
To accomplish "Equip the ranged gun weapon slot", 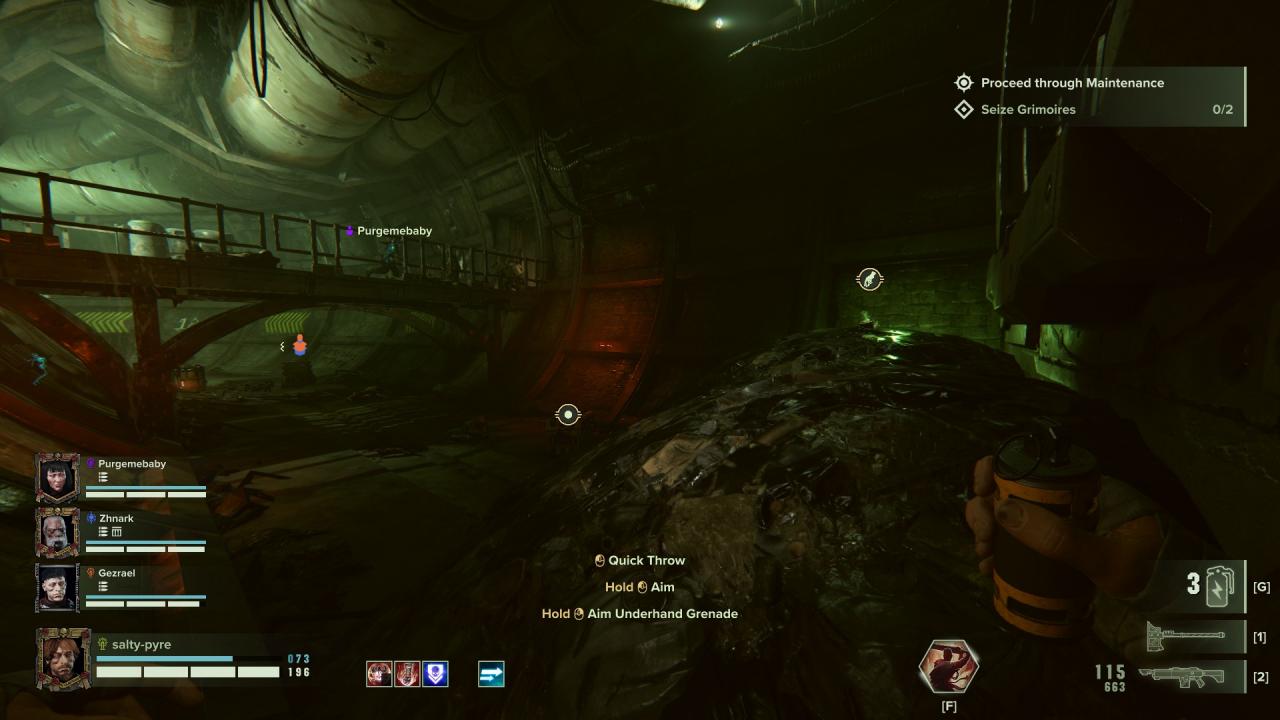I will (1185, 676).
